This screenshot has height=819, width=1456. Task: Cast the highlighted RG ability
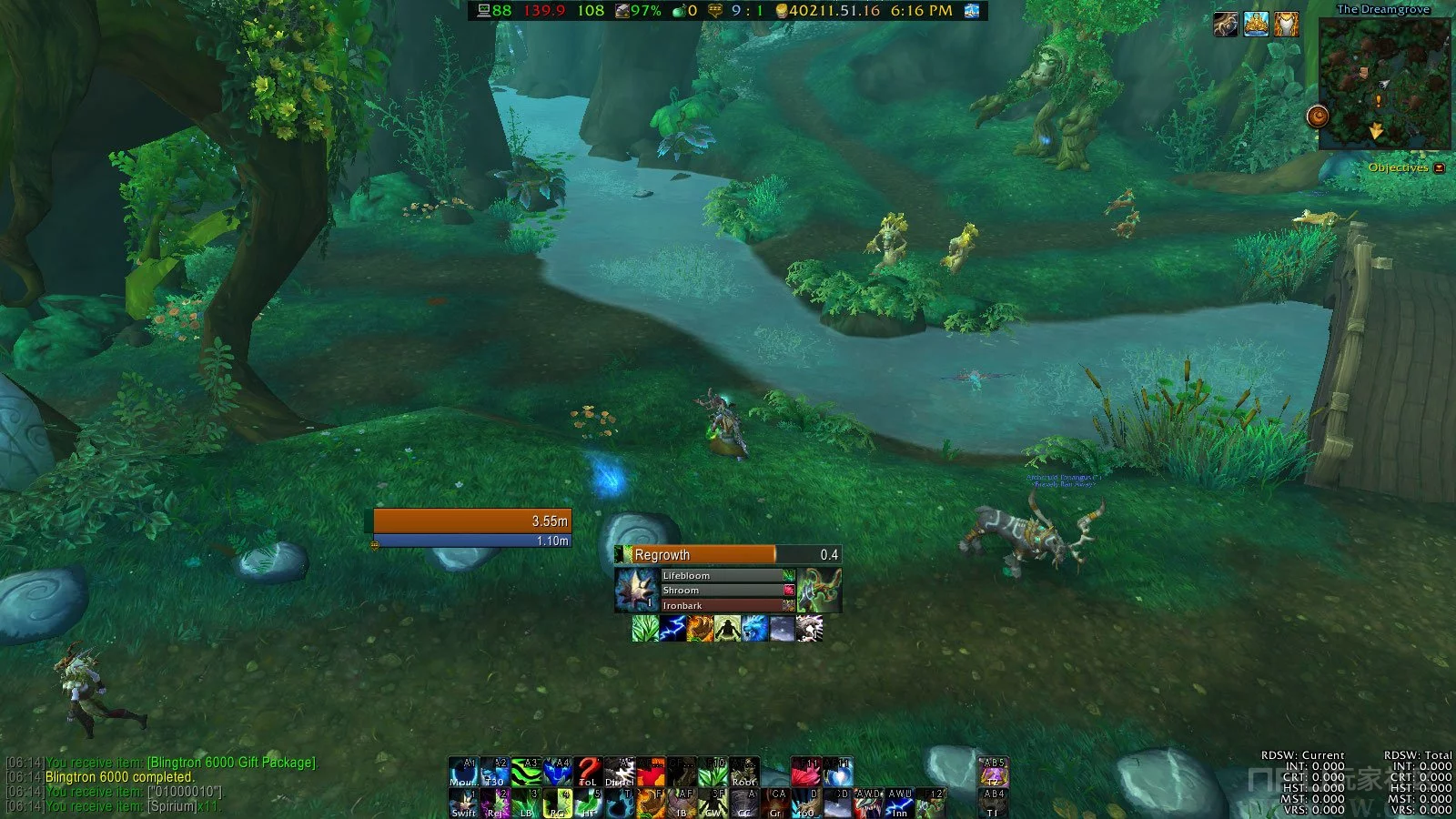(557, 803)
